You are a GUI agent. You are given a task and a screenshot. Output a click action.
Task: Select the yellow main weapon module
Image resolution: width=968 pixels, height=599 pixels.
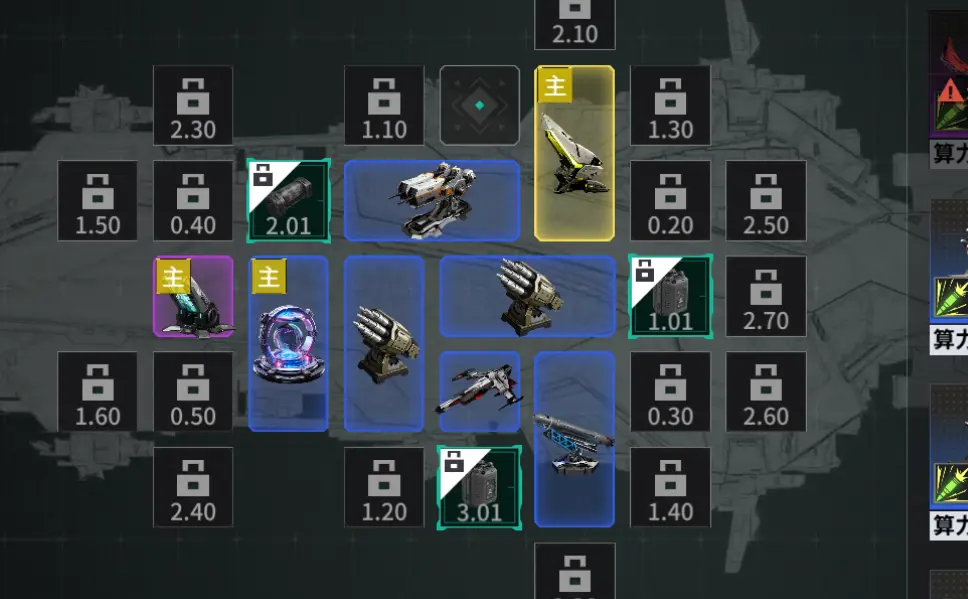pos(575,153)
